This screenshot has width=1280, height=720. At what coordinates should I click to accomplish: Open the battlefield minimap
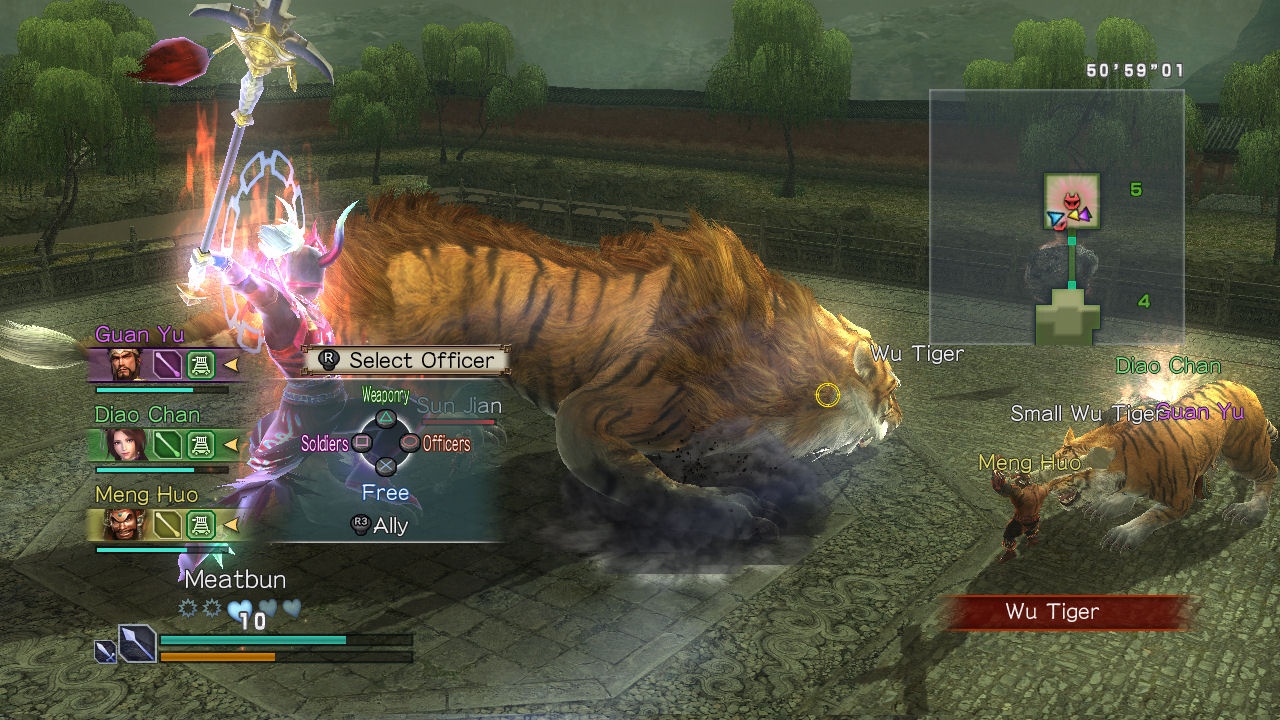tap(1056, 217)
